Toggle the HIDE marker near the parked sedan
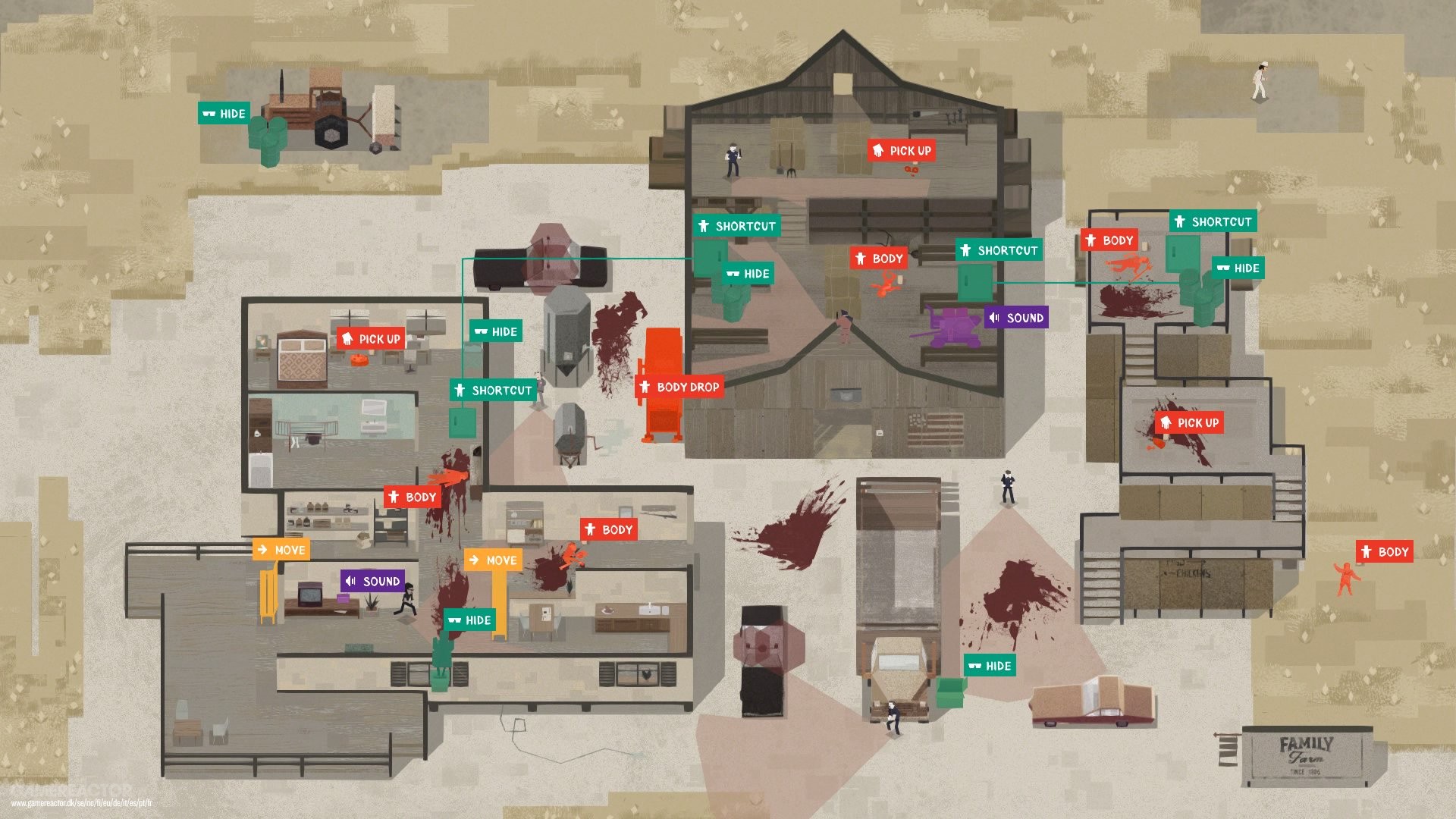The image size is (1456, 819). click(x=990, y=666)
